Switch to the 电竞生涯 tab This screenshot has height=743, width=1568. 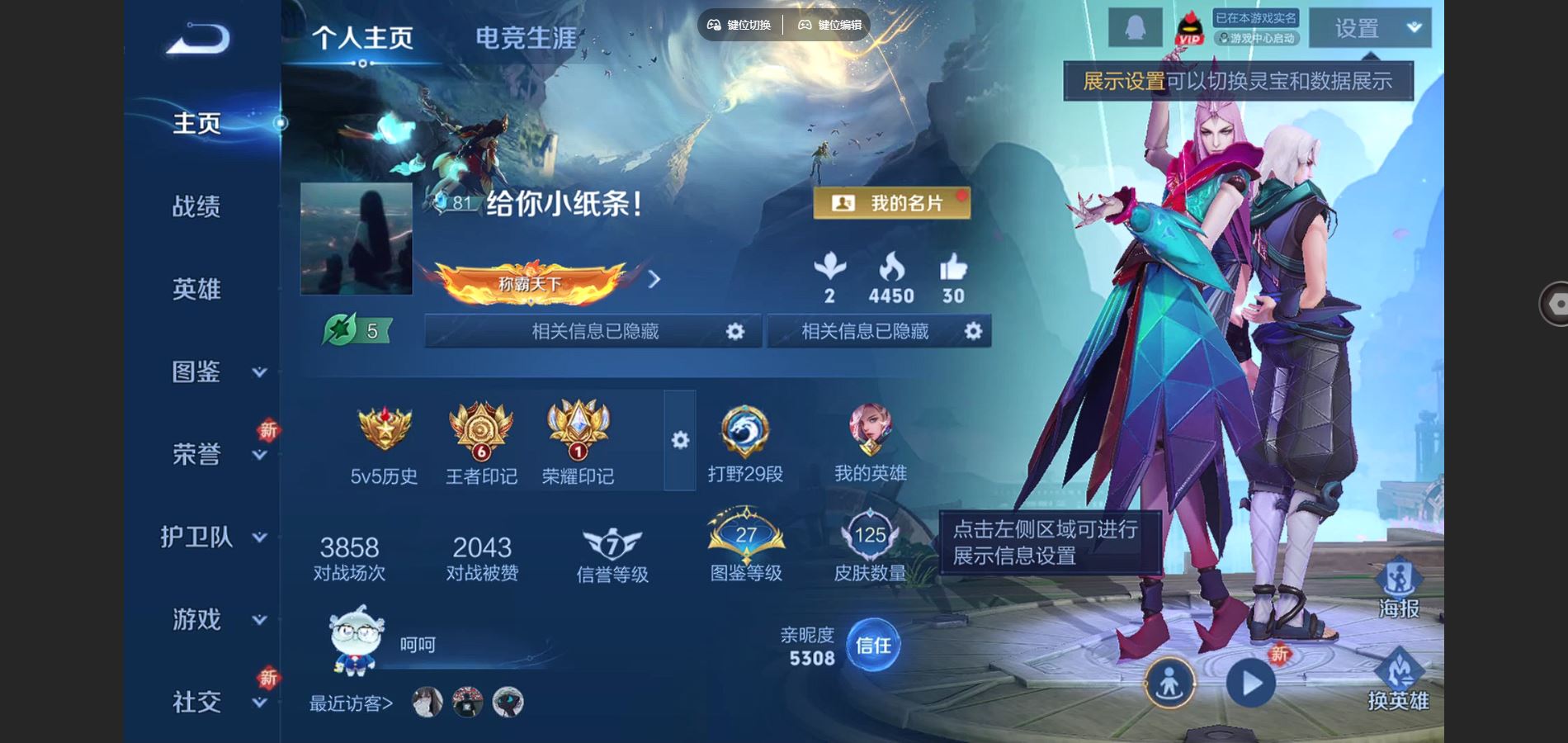526,38
